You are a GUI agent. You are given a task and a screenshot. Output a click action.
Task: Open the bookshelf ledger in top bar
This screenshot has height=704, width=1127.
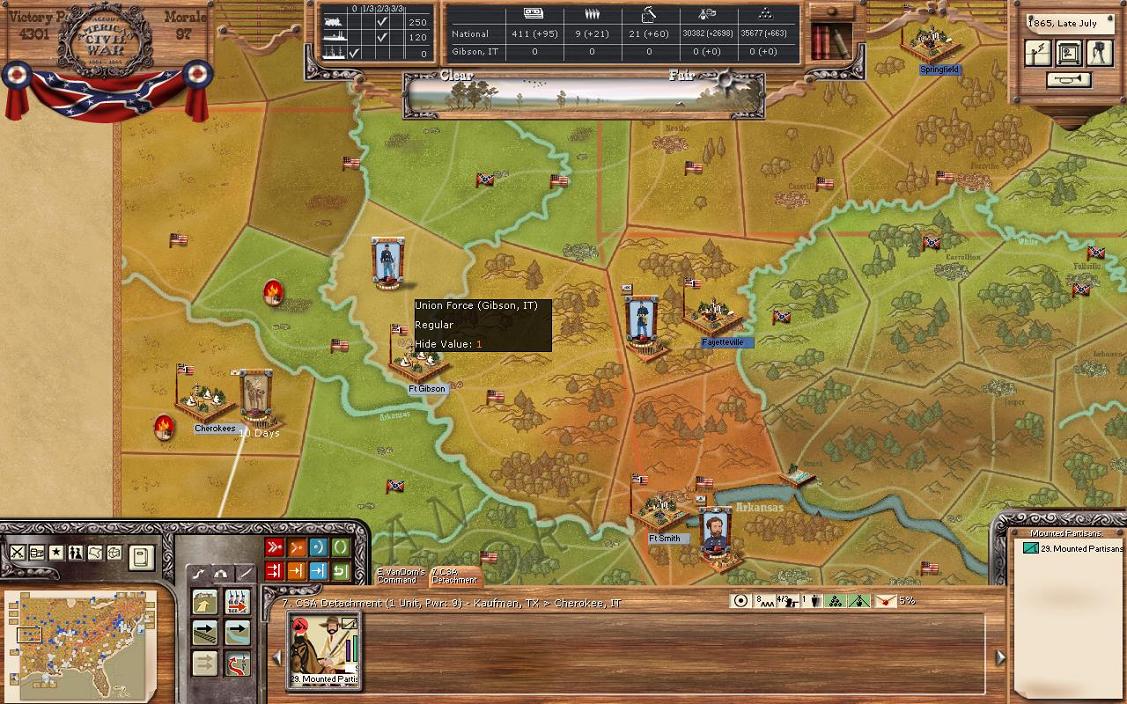[827, 41]
